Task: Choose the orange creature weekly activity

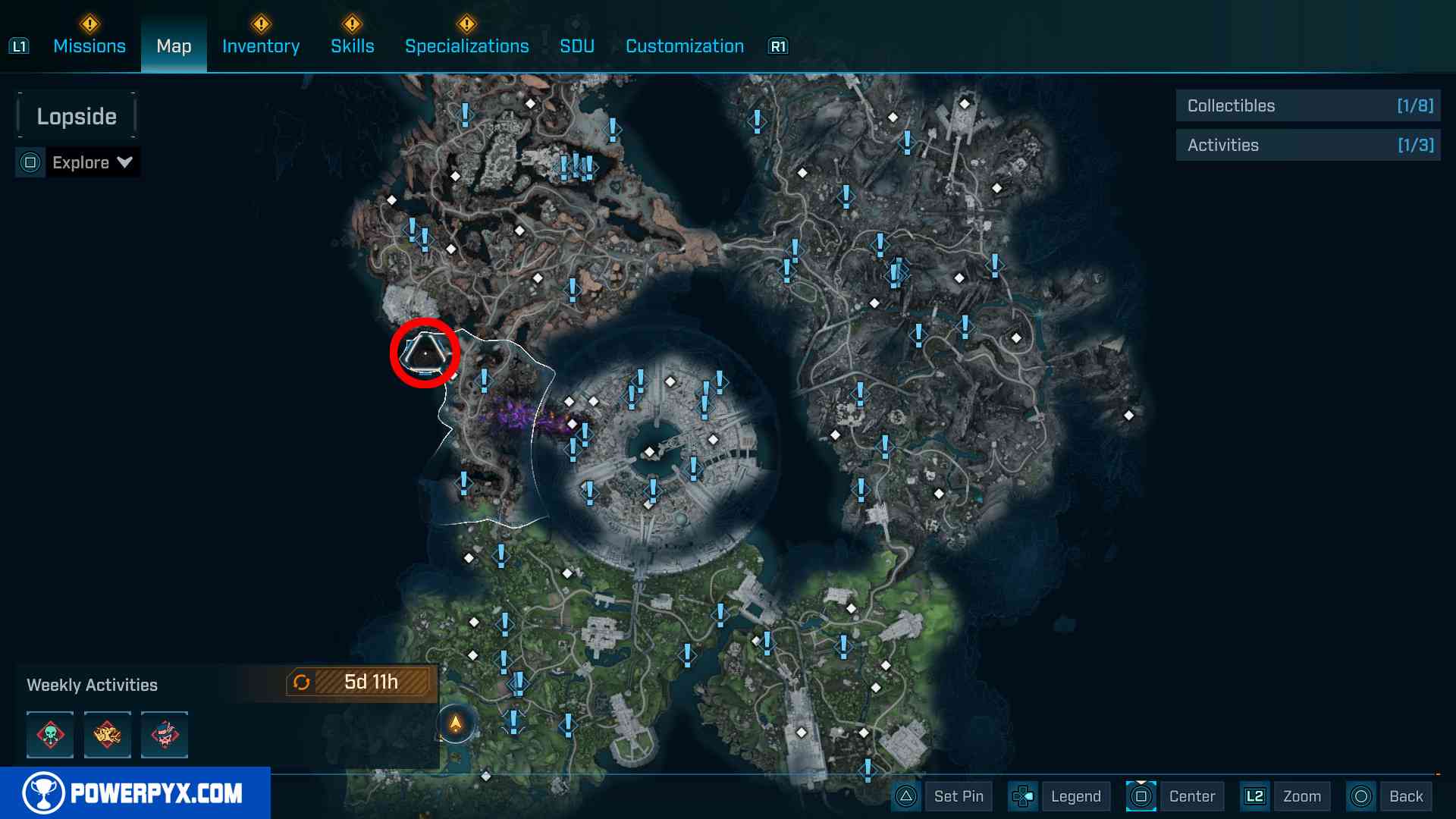Action: coord(107,734)
